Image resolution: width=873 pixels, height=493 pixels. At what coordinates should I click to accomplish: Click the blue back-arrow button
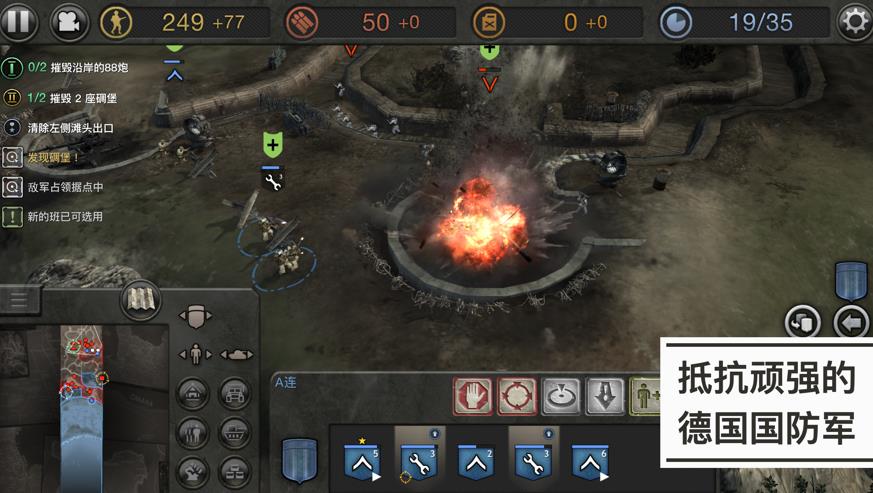pyautogui.click(x=851, y=322)
